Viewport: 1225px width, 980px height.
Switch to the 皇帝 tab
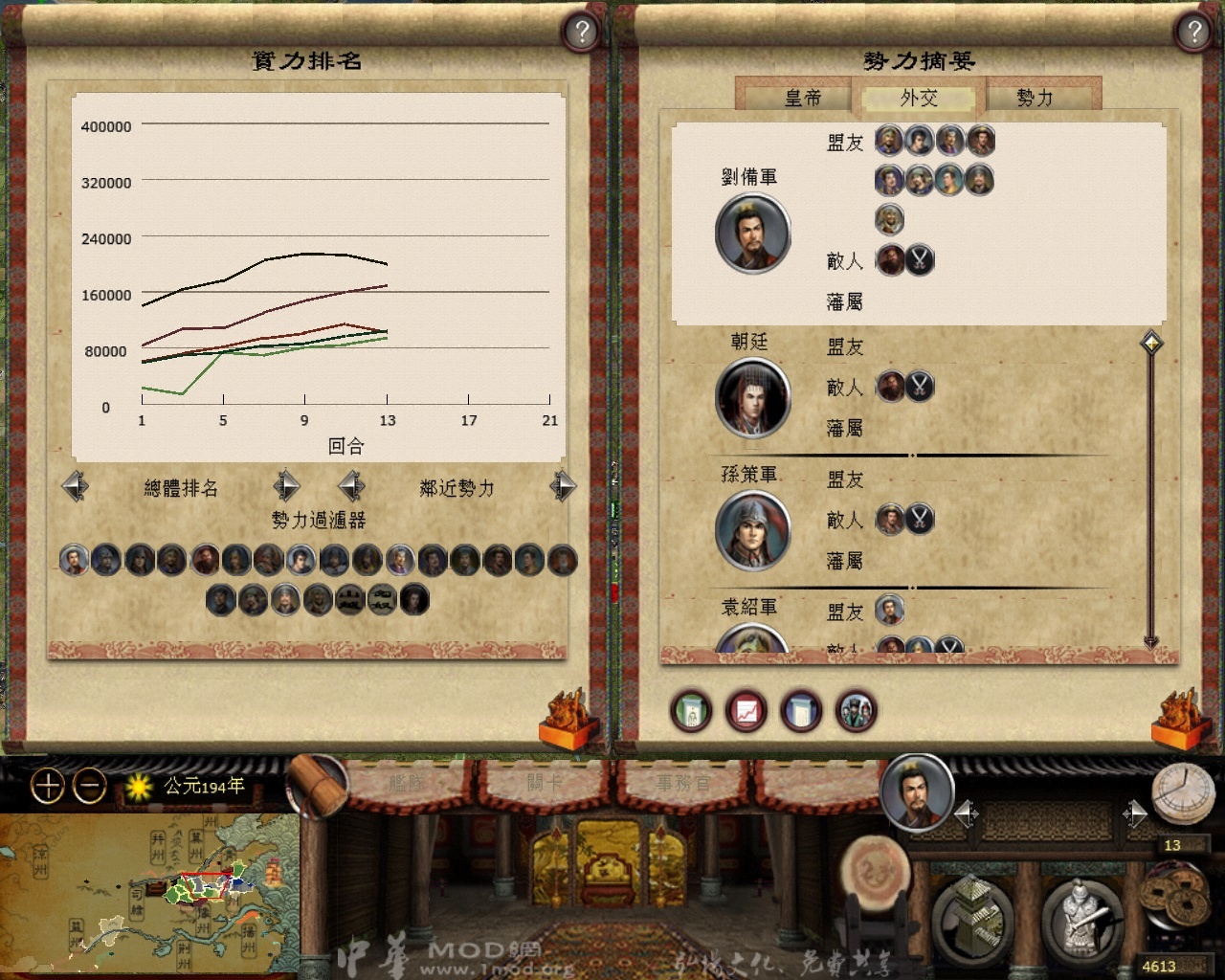tap(804, 98)
